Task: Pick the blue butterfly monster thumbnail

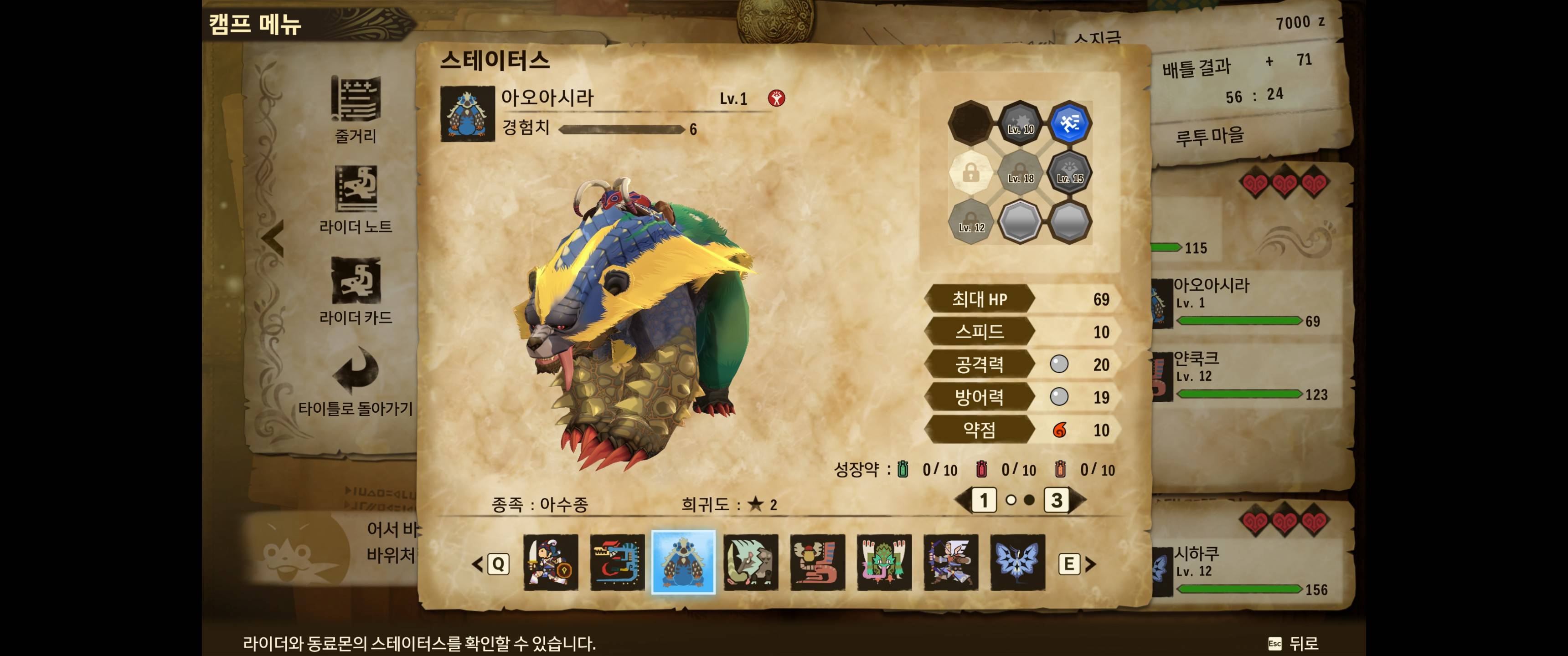Action: point(1017,562)
